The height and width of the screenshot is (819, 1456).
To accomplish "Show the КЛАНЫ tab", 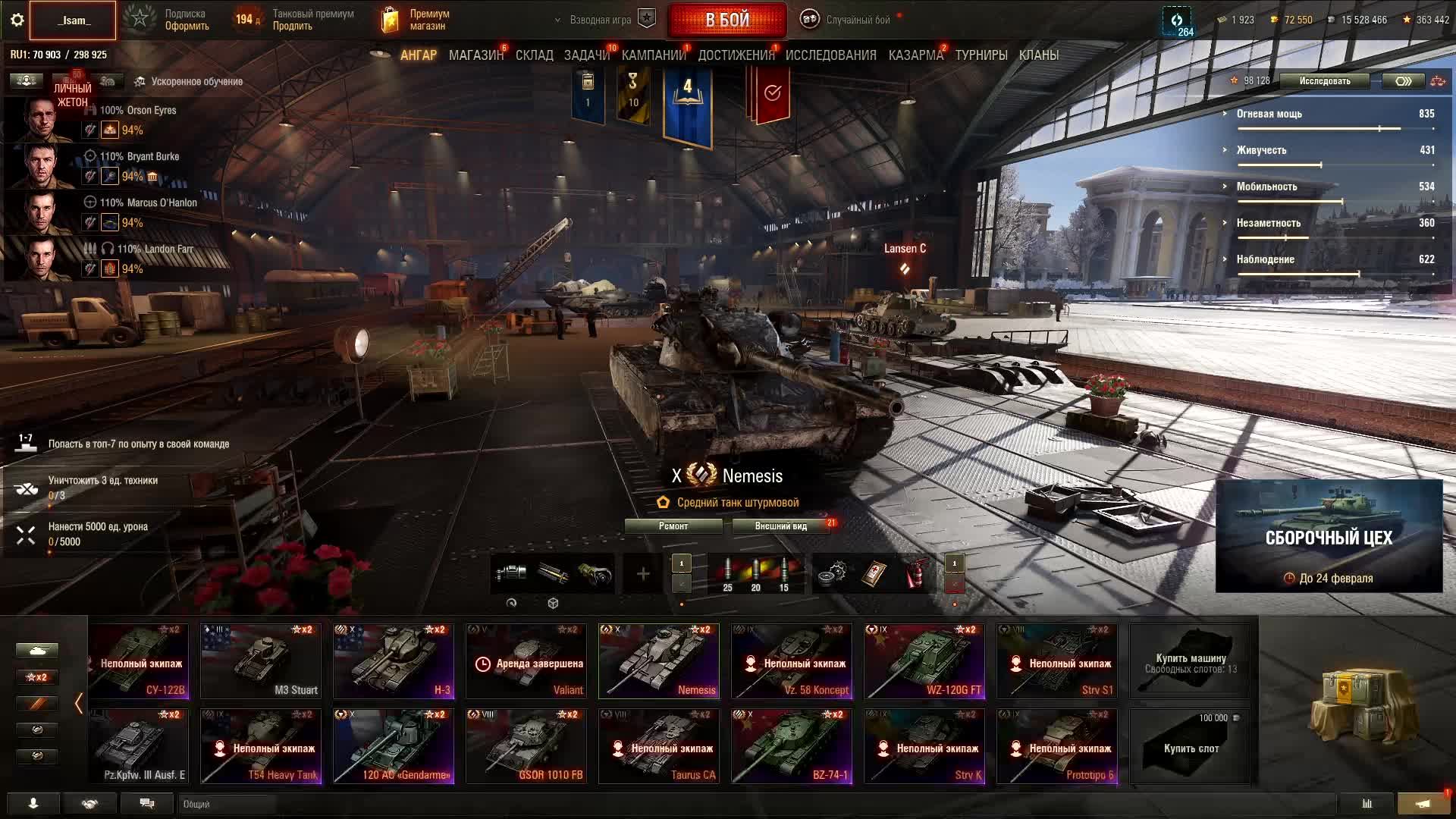I will (x=1038, y=55).
